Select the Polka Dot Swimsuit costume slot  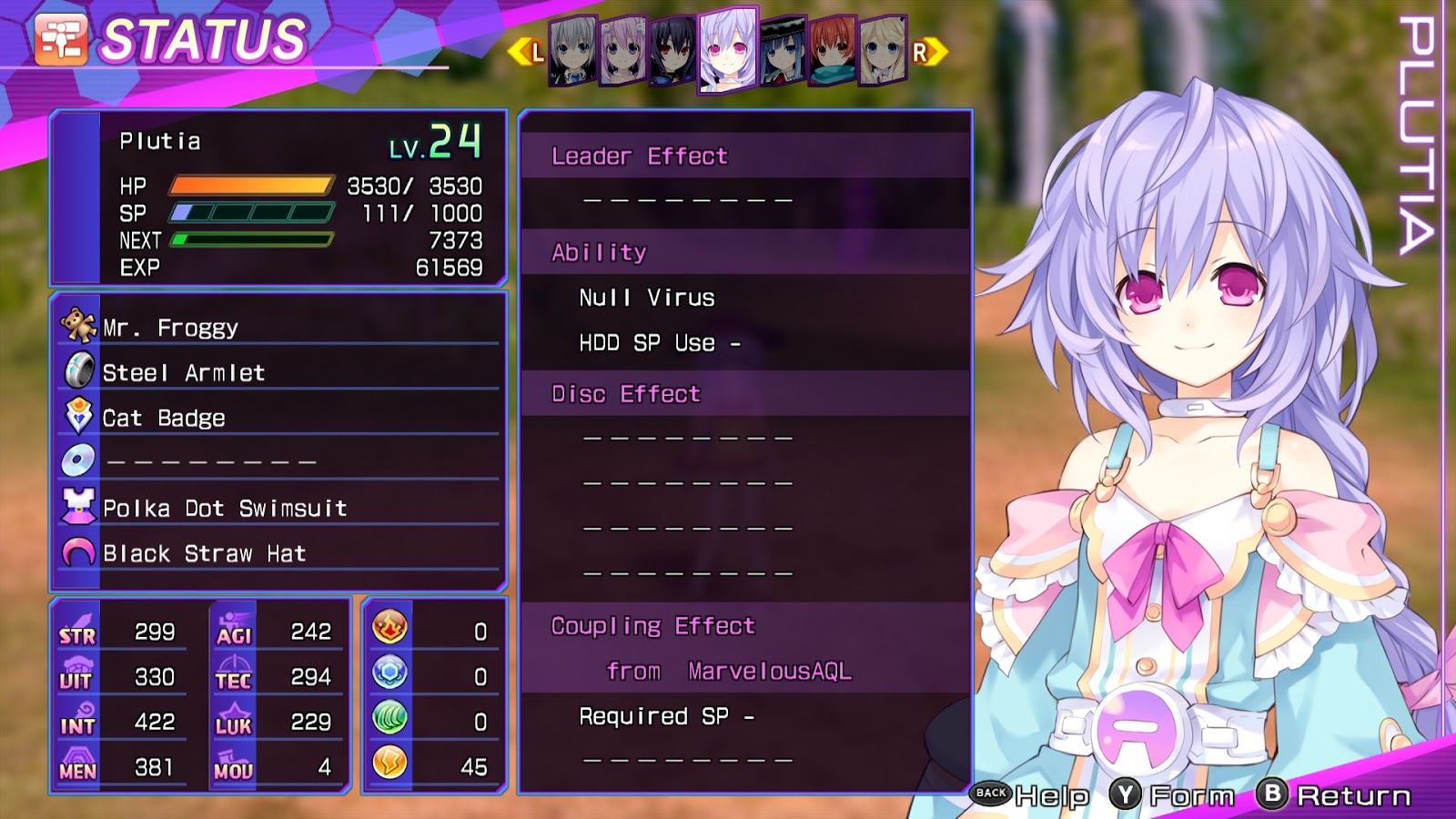point(278,508)
